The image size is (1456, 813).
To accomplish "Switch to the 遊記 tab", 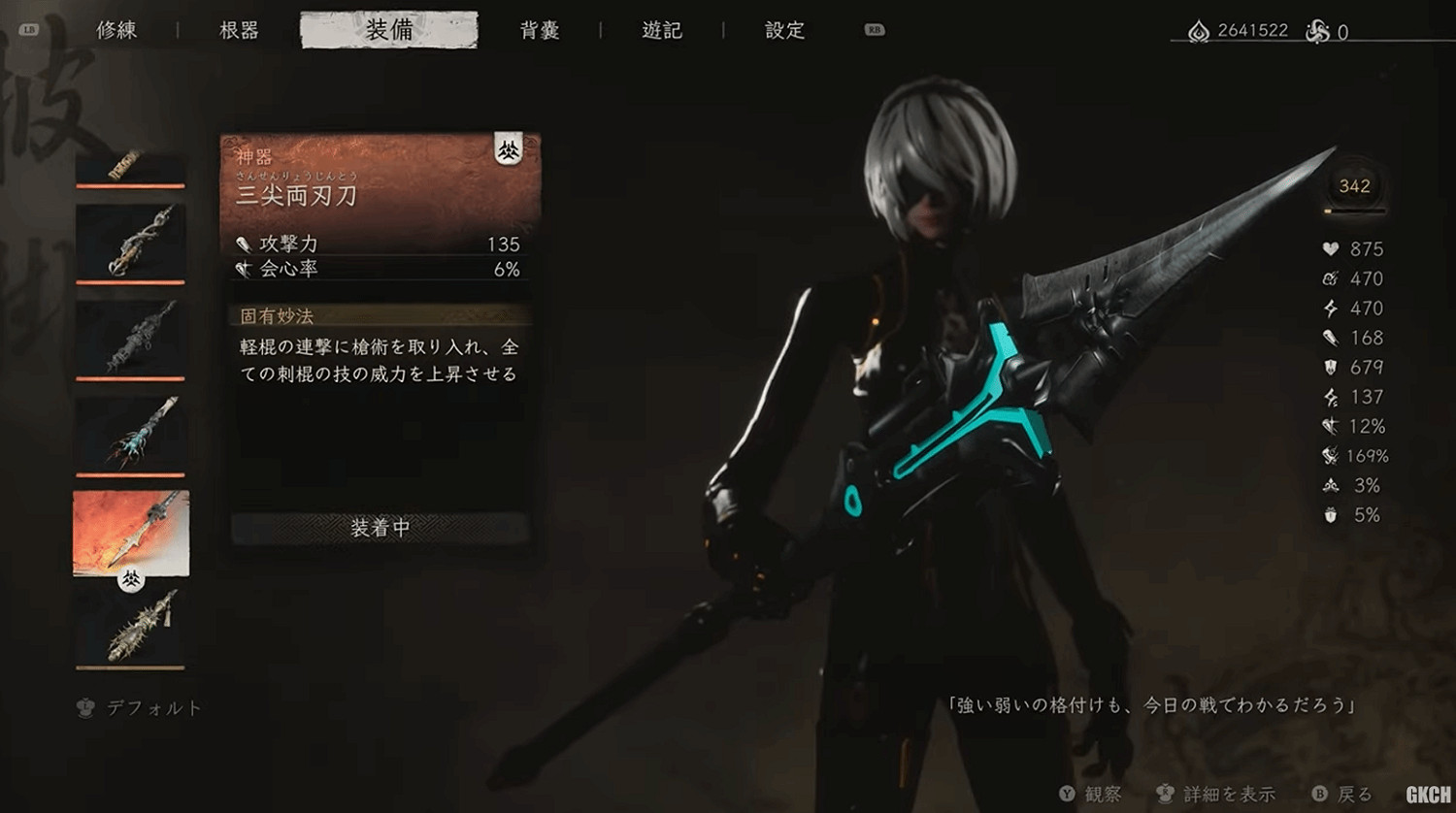I will pos(663,30).
